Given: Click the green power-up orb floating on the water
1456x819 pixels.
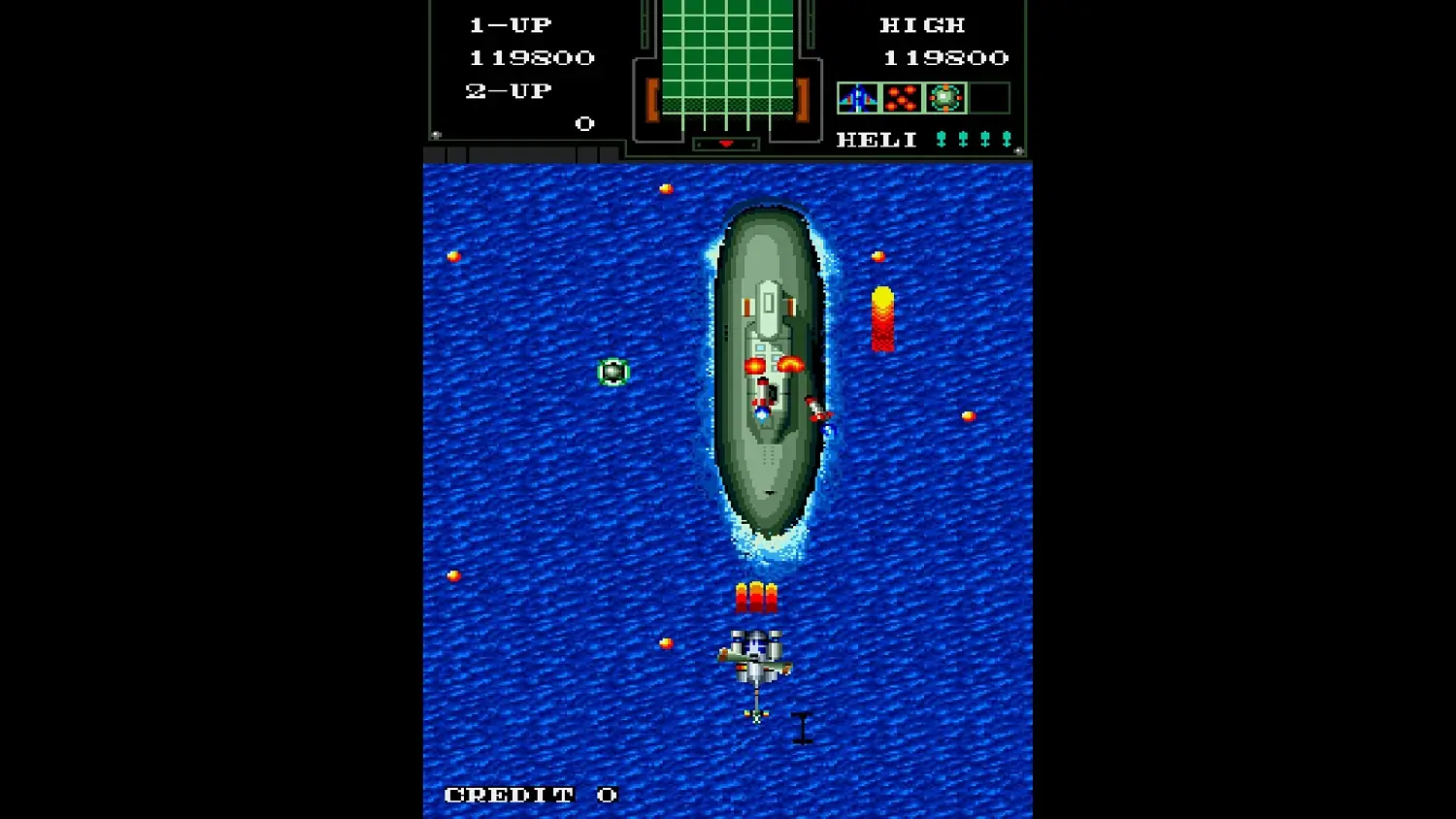Looking at the screenshot, I should click(613, 371).
